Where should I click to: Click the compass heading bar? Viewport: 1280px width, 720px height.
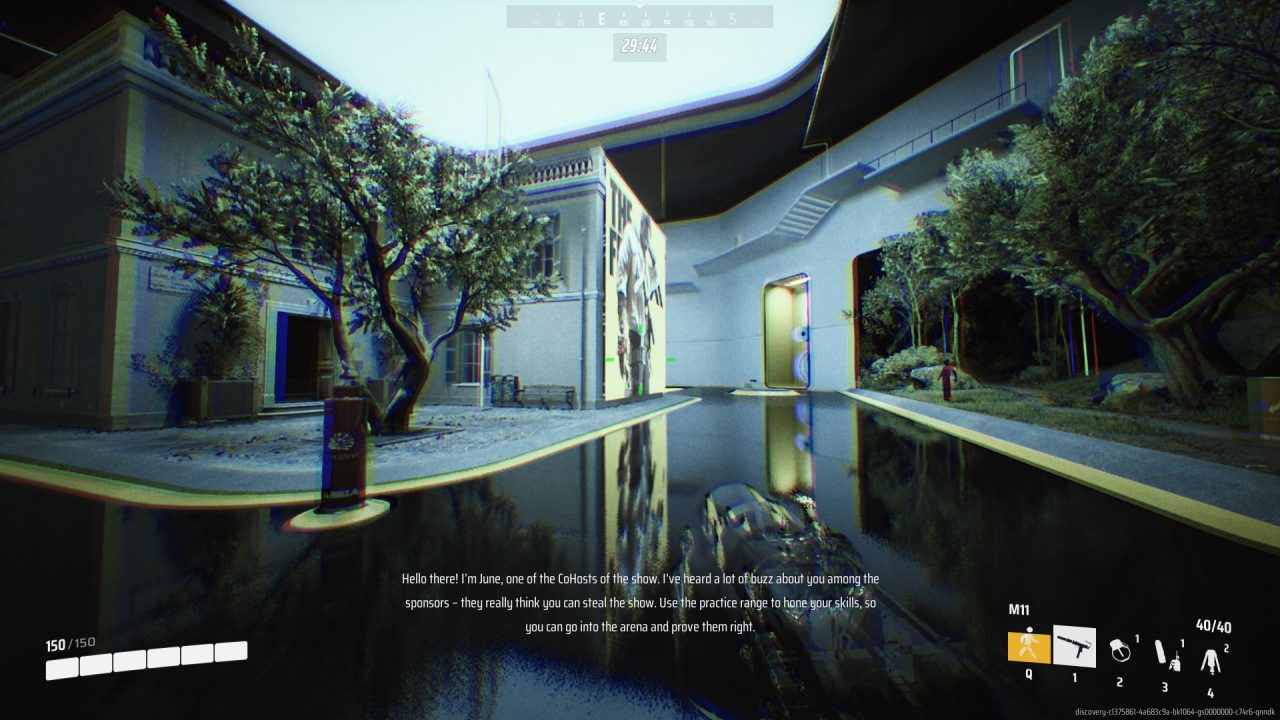pyautogui.click(x=639, y=18)
